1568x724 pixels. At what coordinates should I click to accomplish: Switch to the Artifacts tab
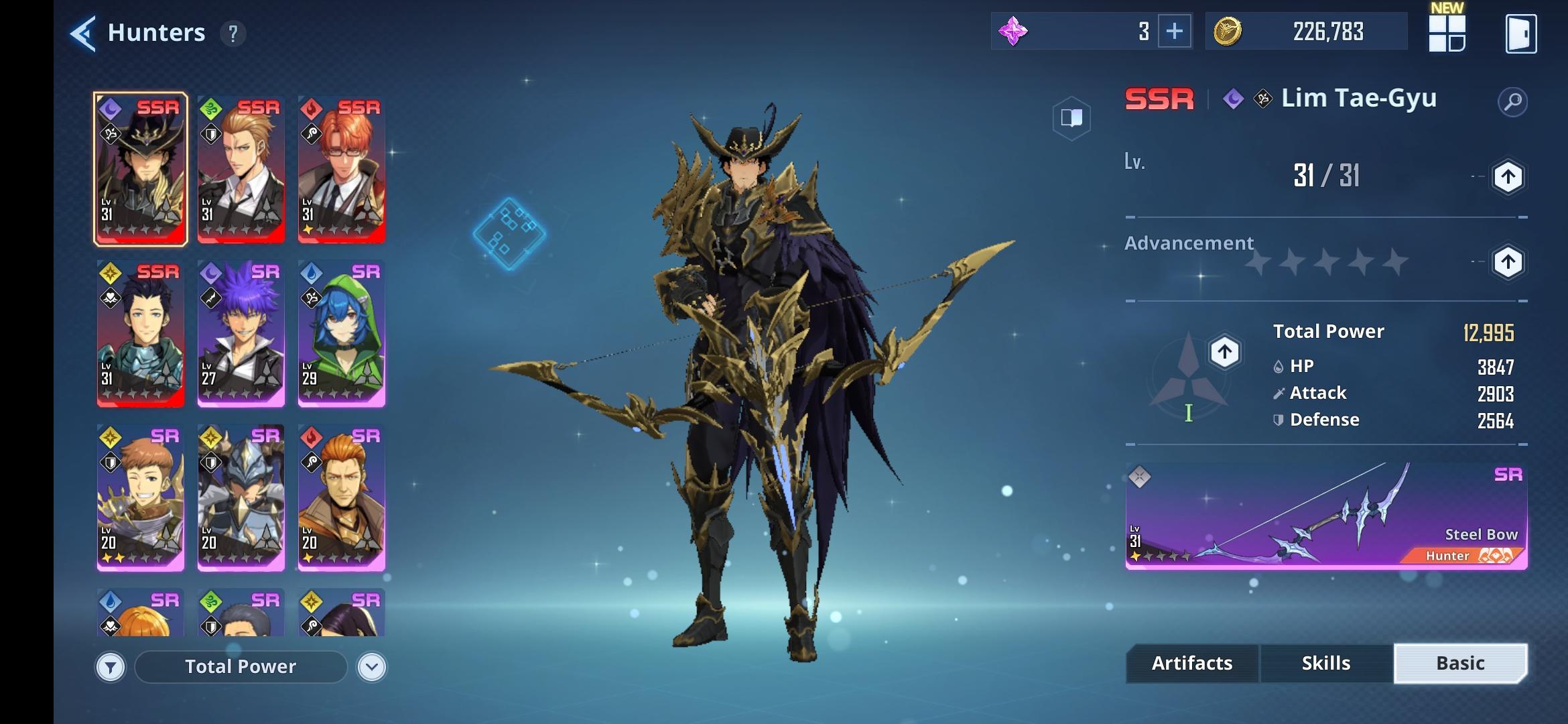coord(1191,664)
